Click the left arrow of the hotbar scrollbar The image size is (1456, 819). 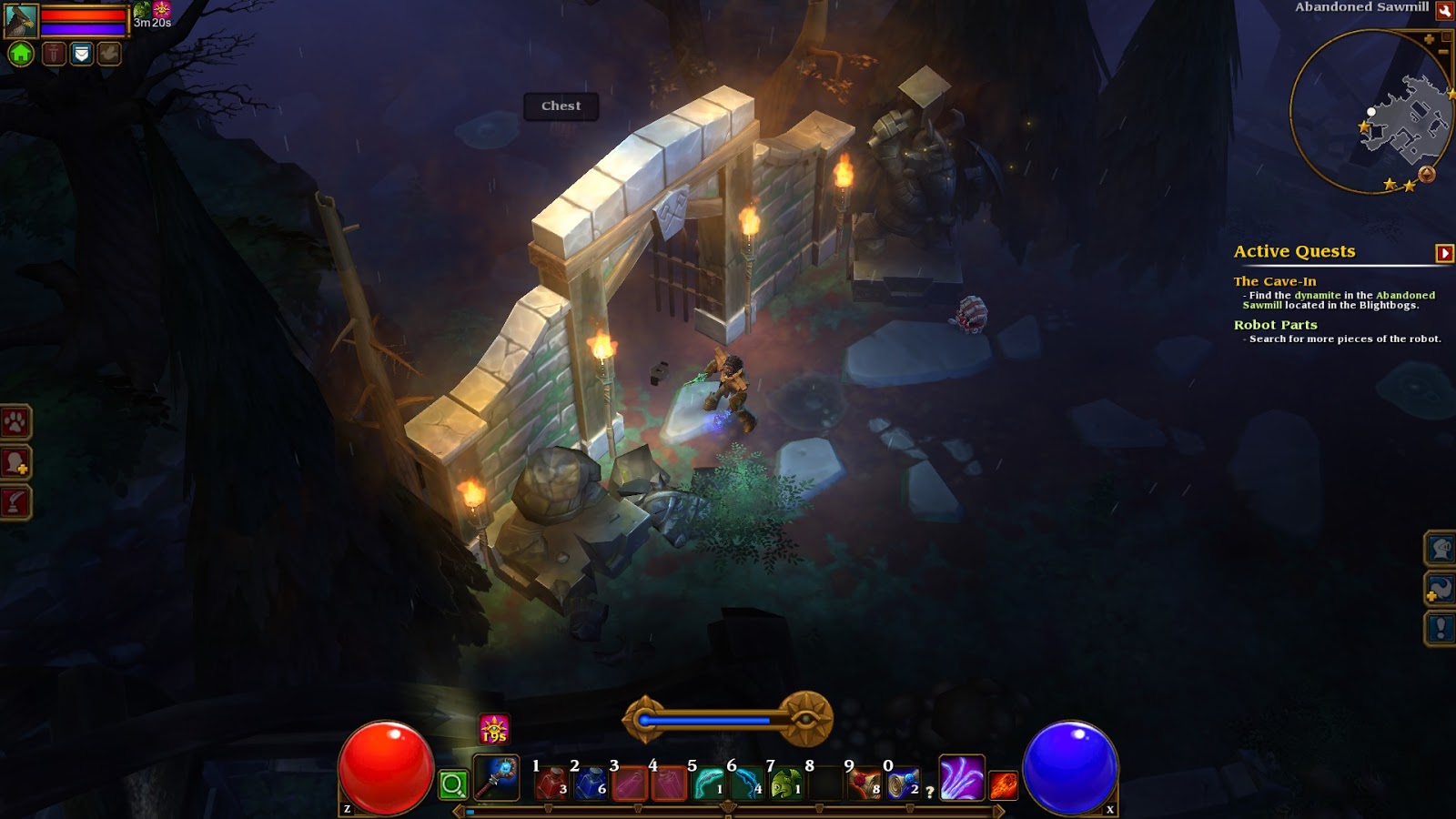click(458, 810)
